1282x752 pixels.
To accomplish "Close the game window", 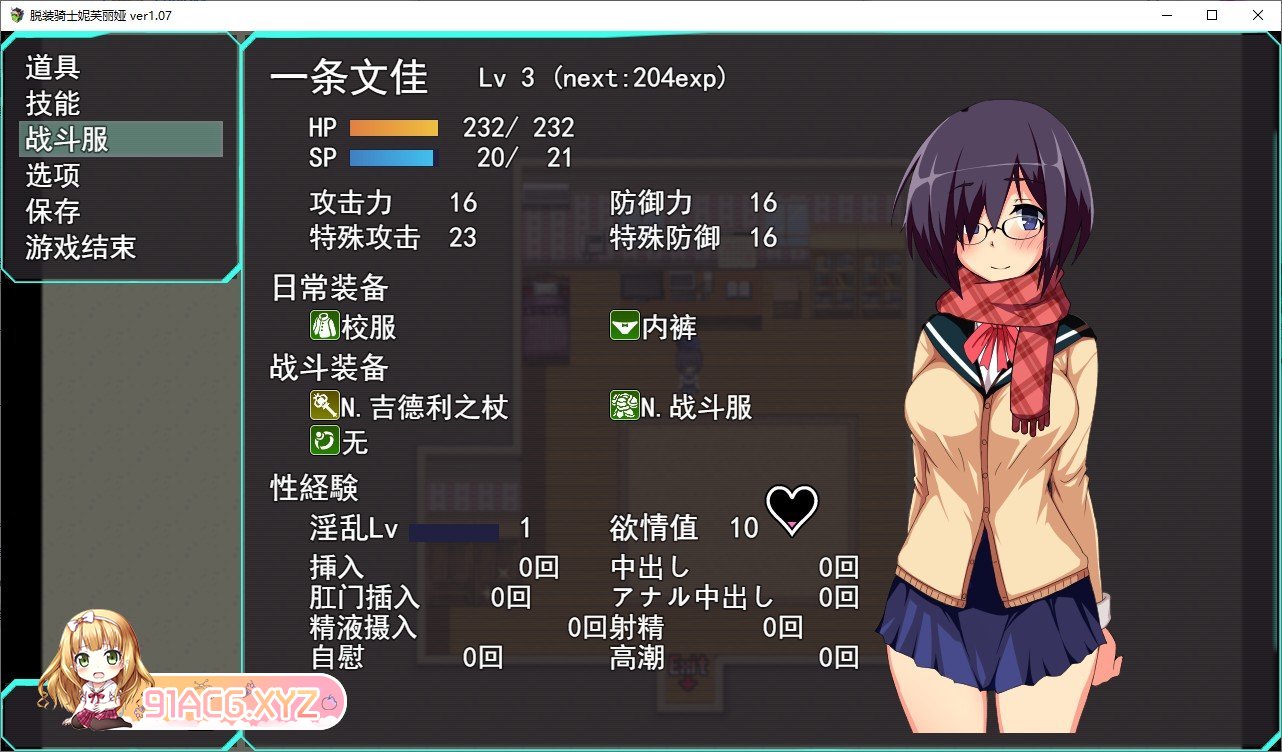I will point(1257,15).
